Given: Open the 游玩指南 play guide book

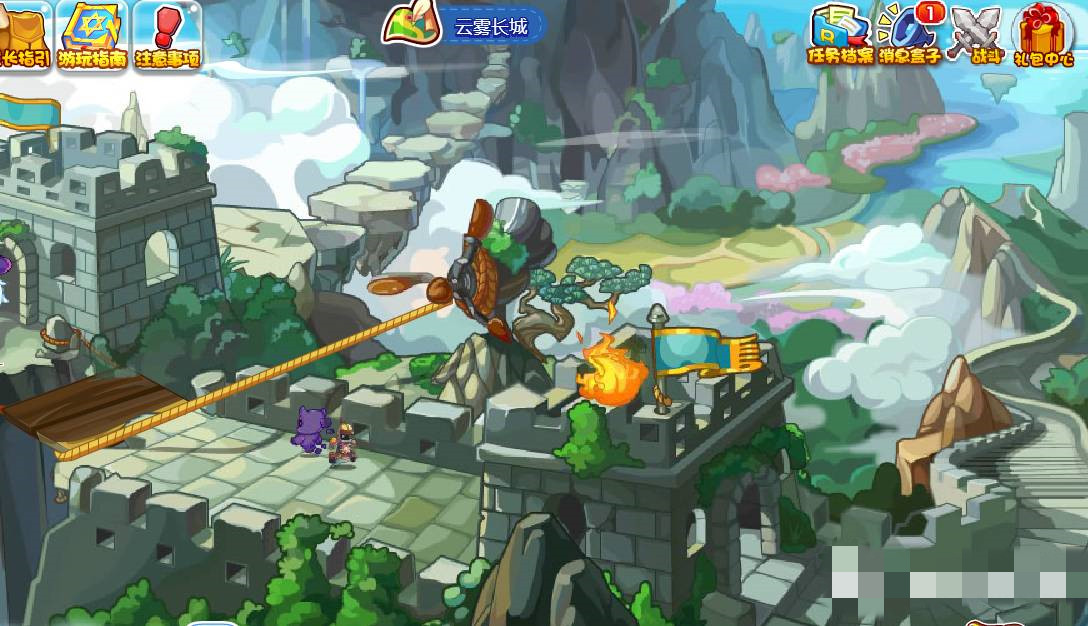Looking at the screenshot, I should pyautogui.click(x=91, y=33).
